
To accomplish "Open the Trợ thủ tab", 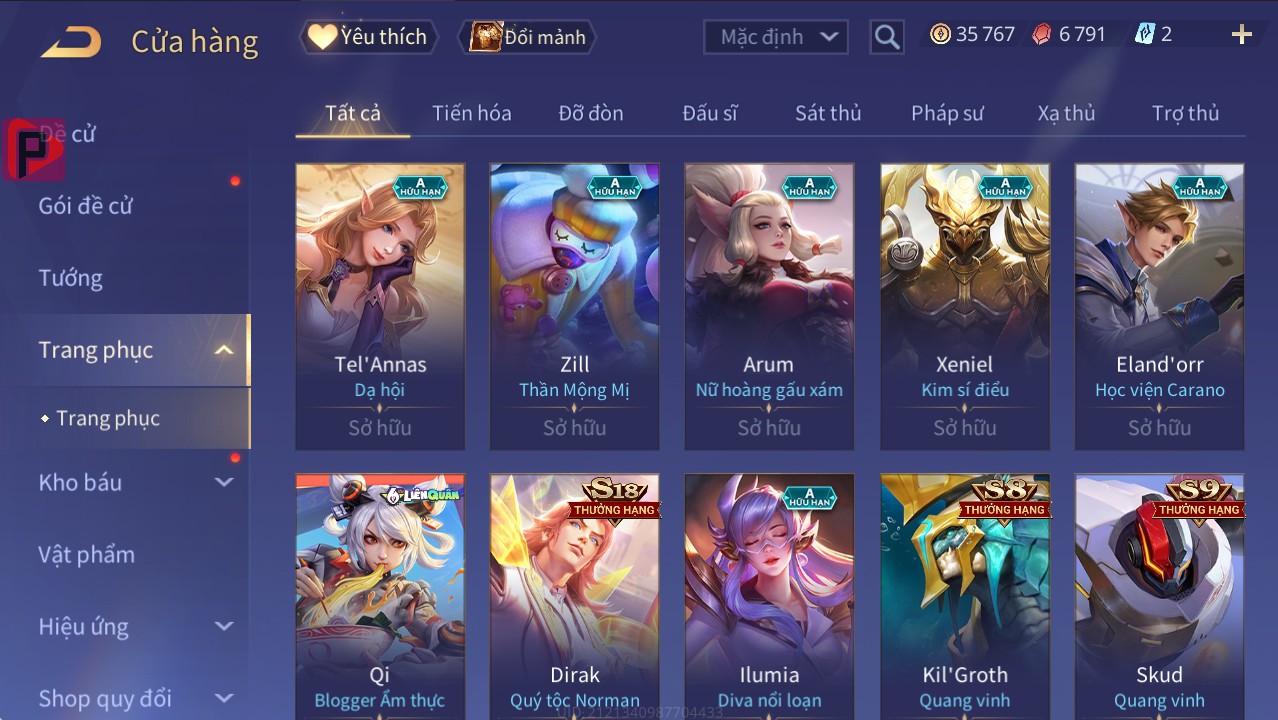I will [1185, 113].
